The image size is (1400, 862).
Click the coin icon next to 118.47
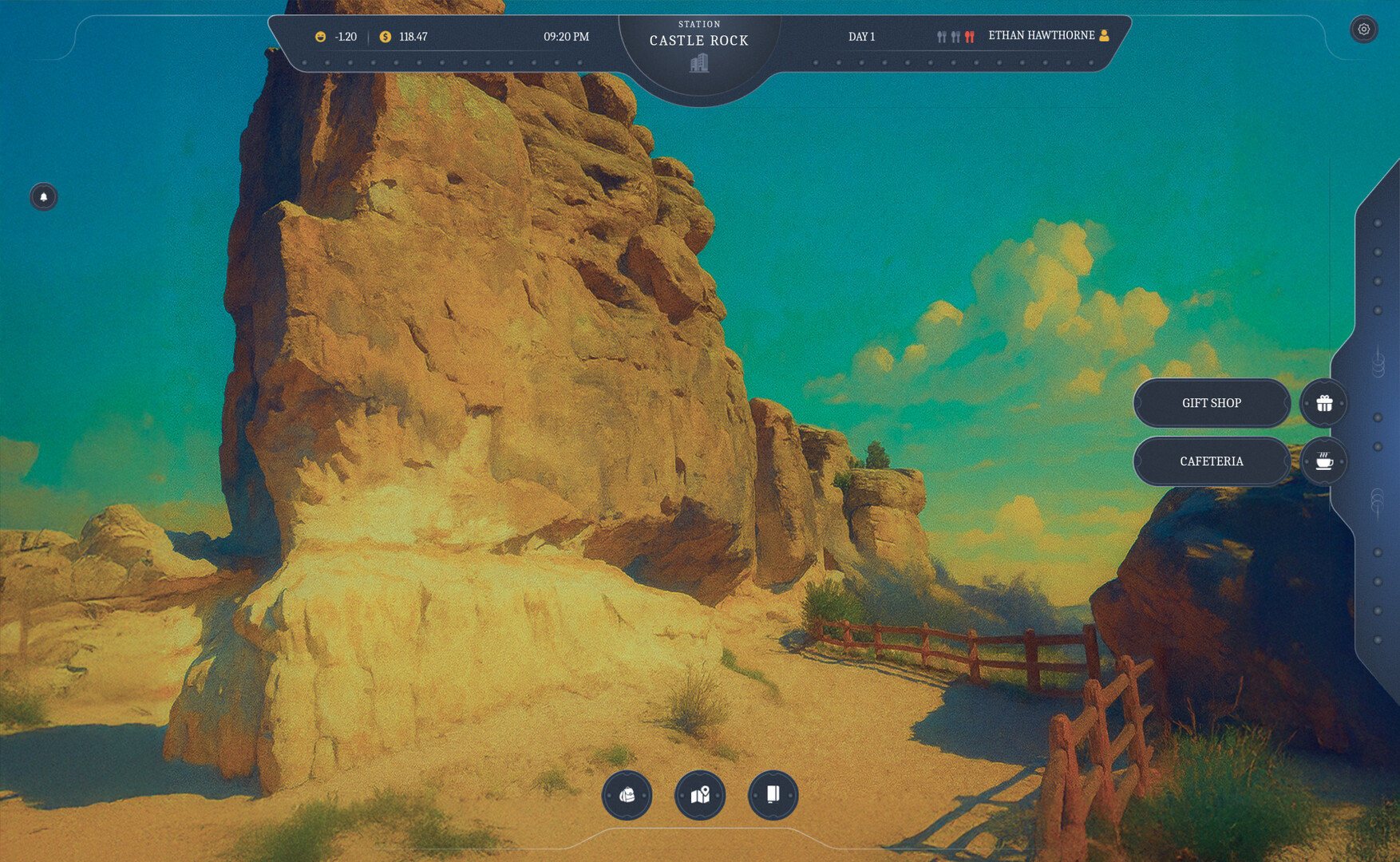[x=386, y=36]
